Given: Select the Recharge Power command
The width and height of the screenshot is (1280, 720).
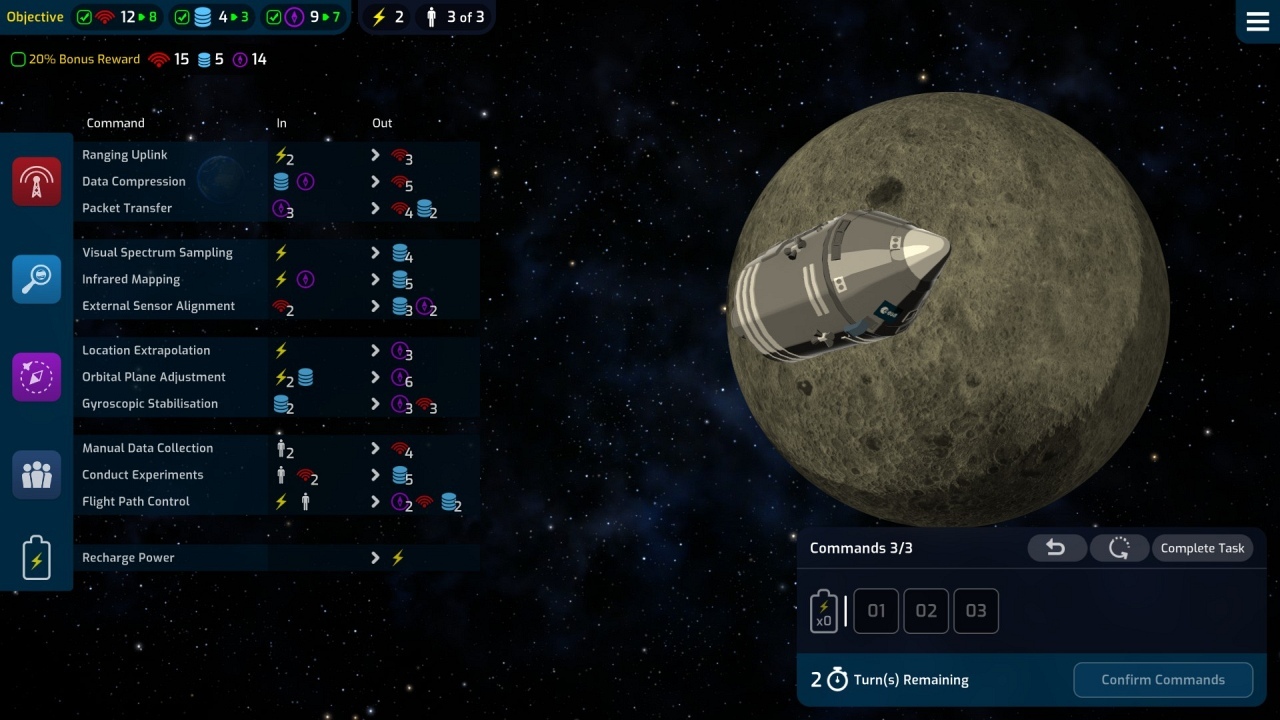Looking at the screenshot, I should coord(128,558).
